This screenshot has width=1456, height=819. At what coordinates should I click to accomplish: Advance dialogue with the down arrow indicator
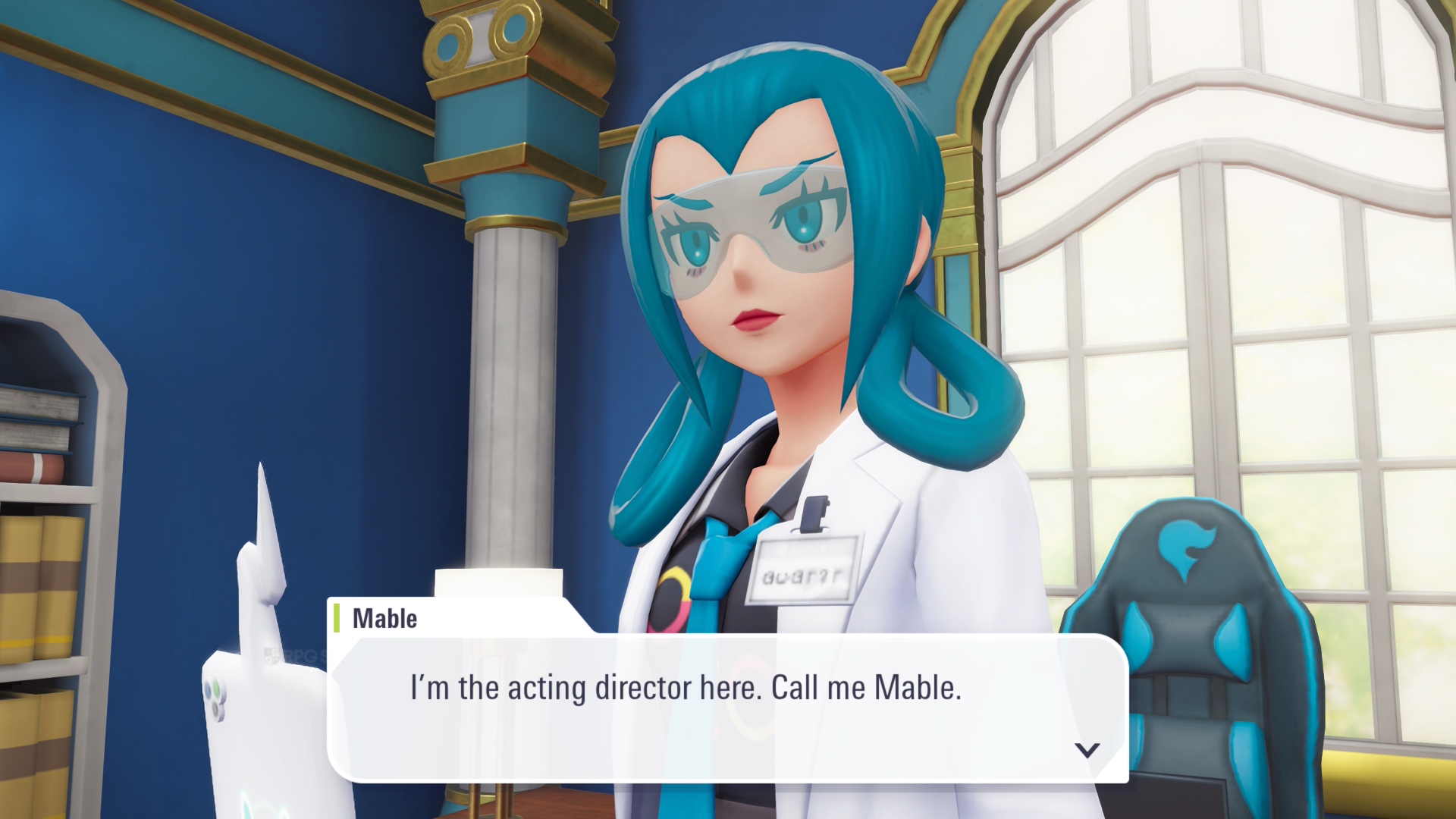[x=1087, y=750]
